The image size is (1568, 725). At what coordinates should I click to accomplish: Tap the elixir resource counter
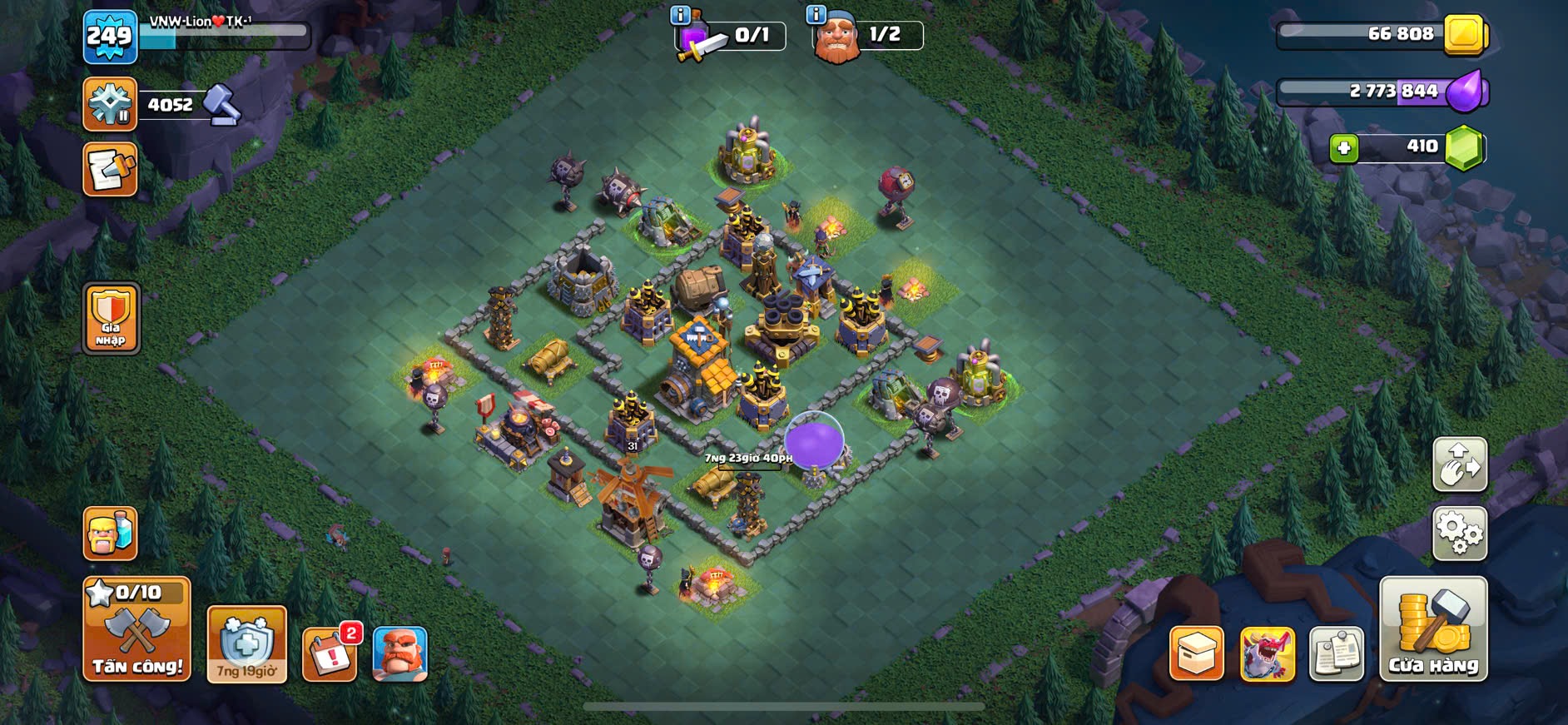[x=1382, y=91]
